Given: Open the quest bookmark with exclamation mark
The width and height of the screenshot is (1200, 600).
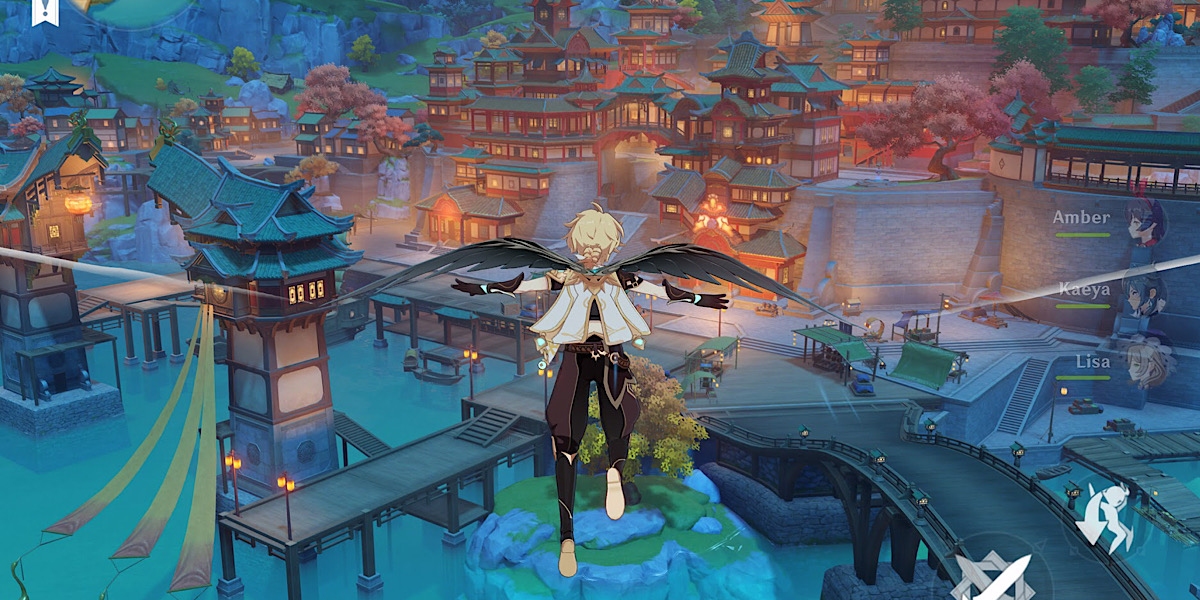Looking at the screenshot, I should coord(44,10).
